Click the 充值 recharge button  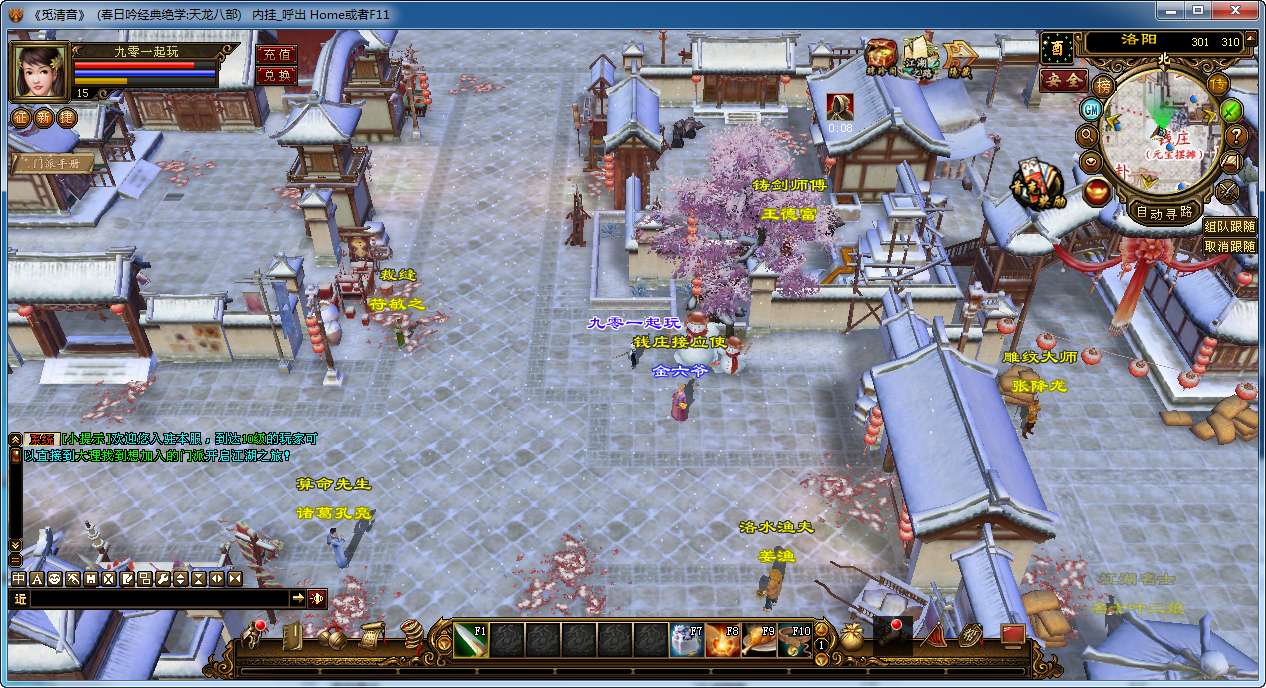[276, 55]
